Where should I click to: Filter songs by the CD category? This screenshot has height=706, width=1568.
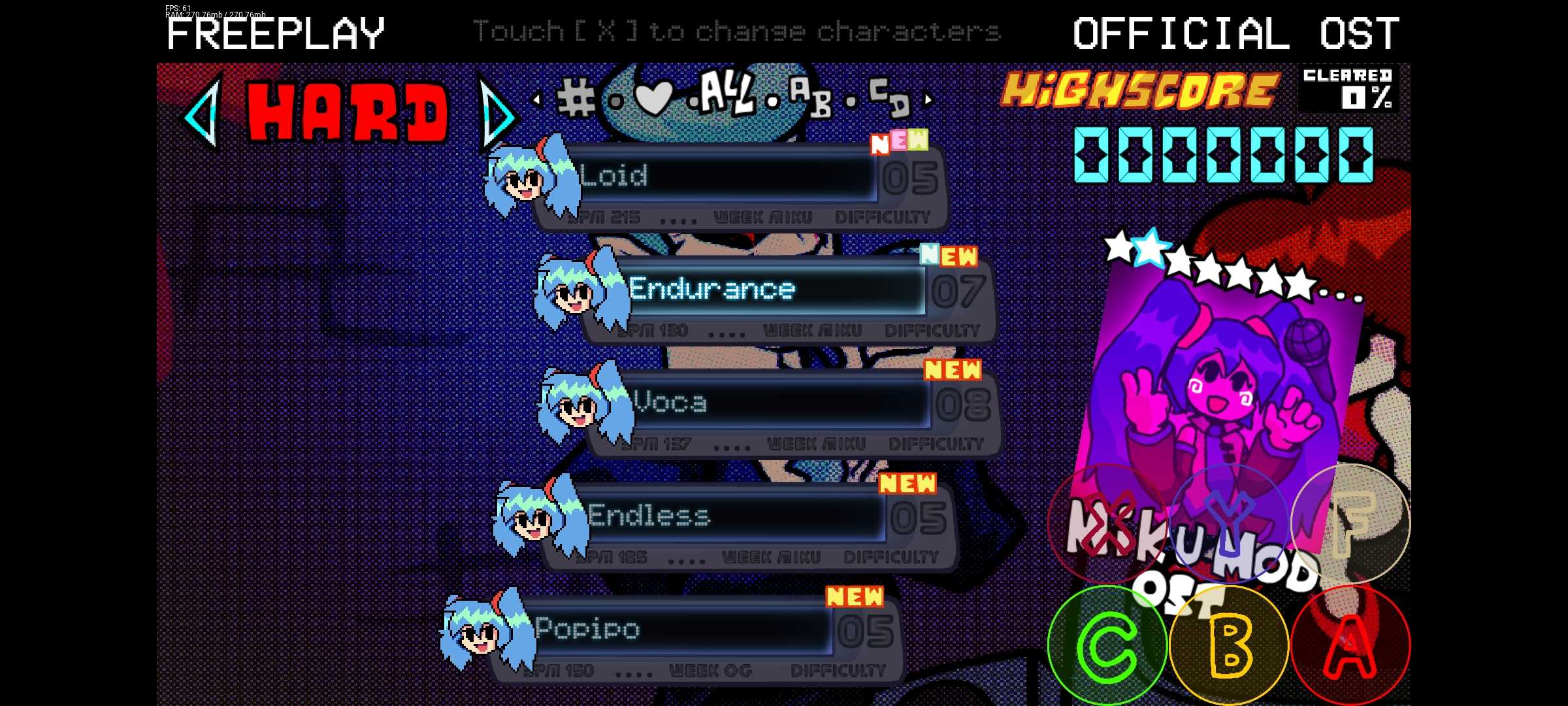[x=889, y=96]
